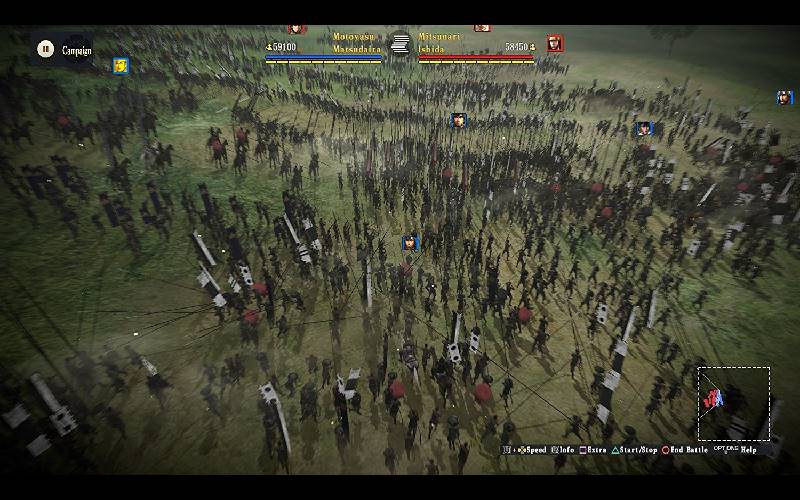Select the blue officer marker in the battlefield center
The image size is (800, 500).
pyautogui.click(x=410, y=243)
